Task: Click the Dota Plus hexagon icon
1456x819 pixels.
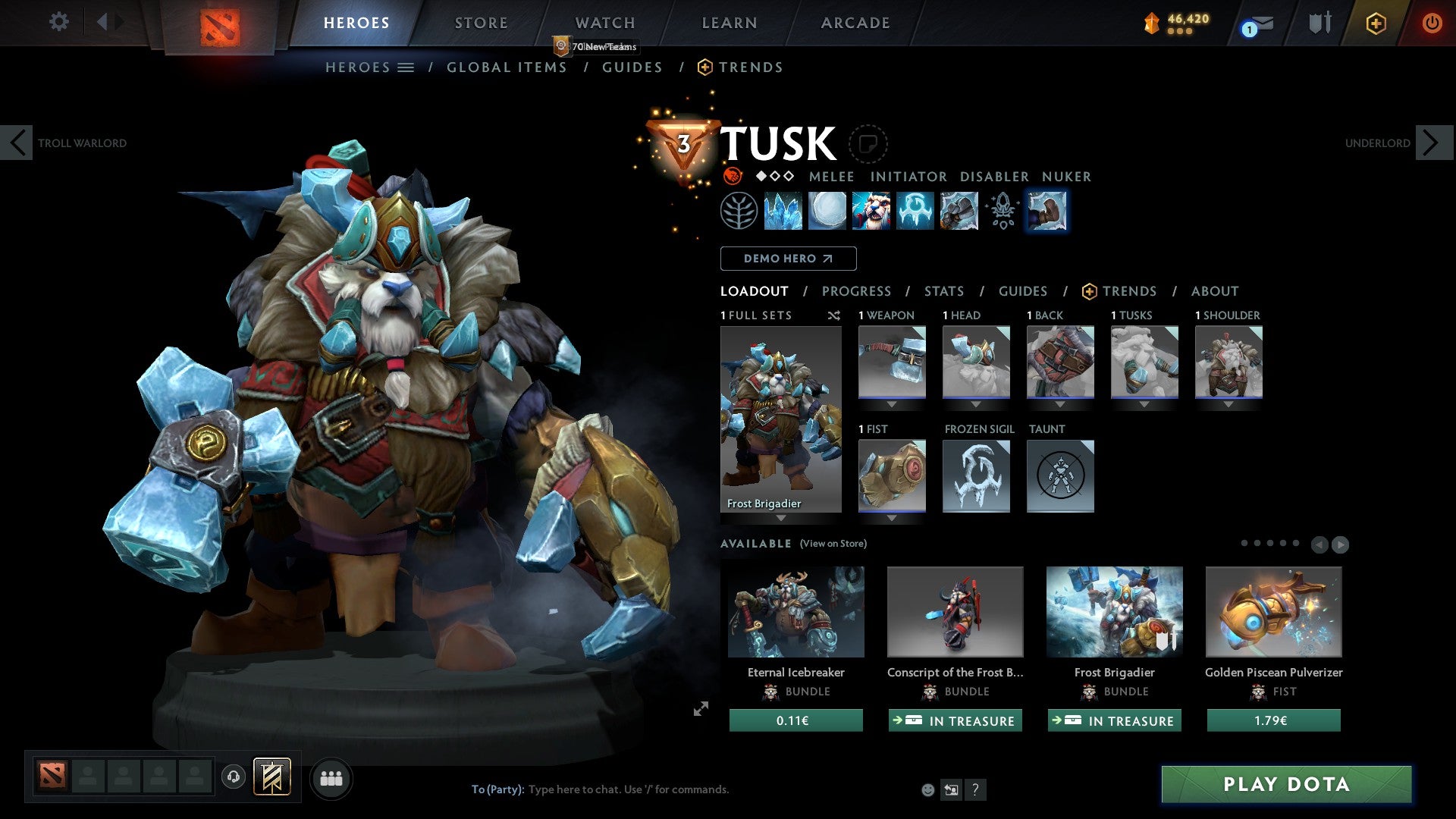Action: (x=1376, y=23)
